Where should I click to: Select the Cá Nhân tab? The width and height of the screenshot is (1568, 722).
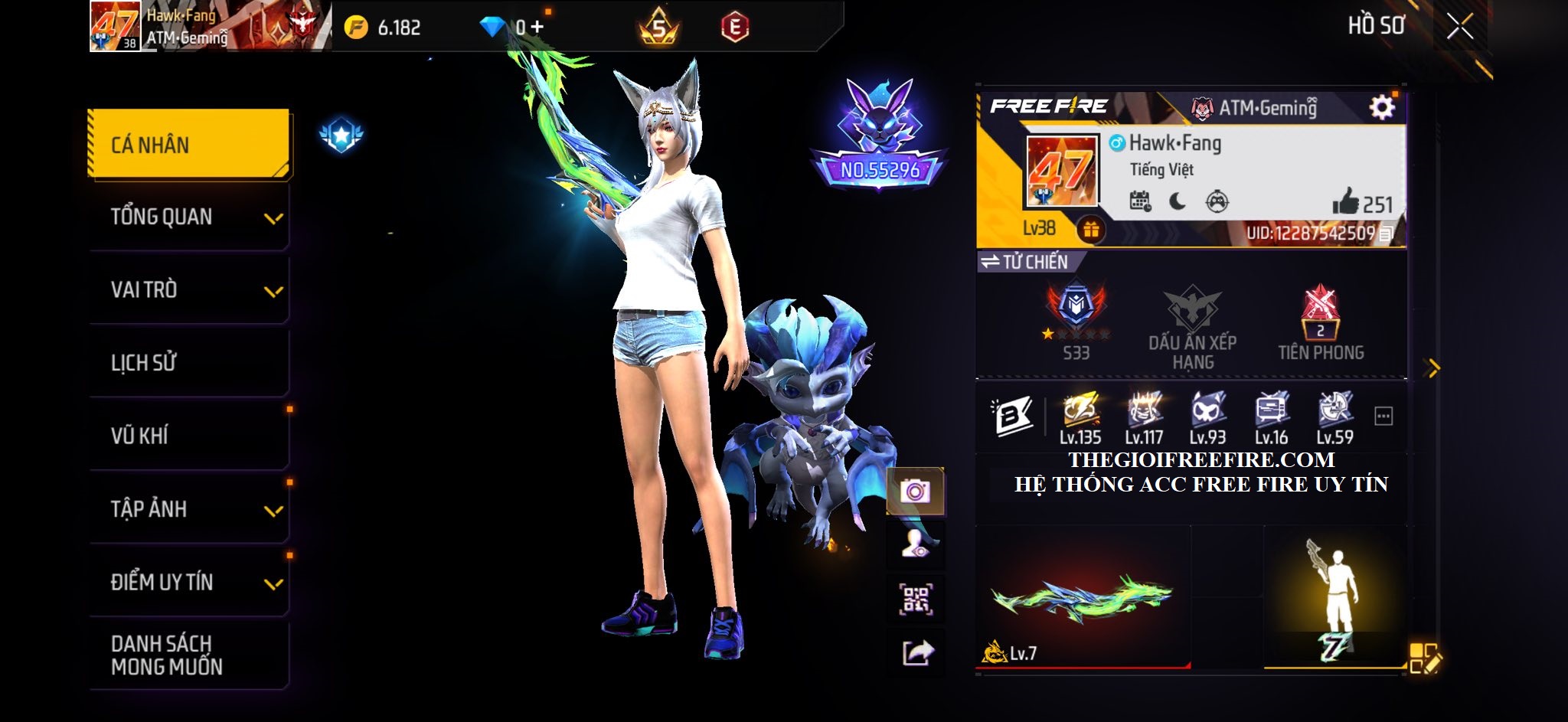pyautogui.click(x=189, y=145)
